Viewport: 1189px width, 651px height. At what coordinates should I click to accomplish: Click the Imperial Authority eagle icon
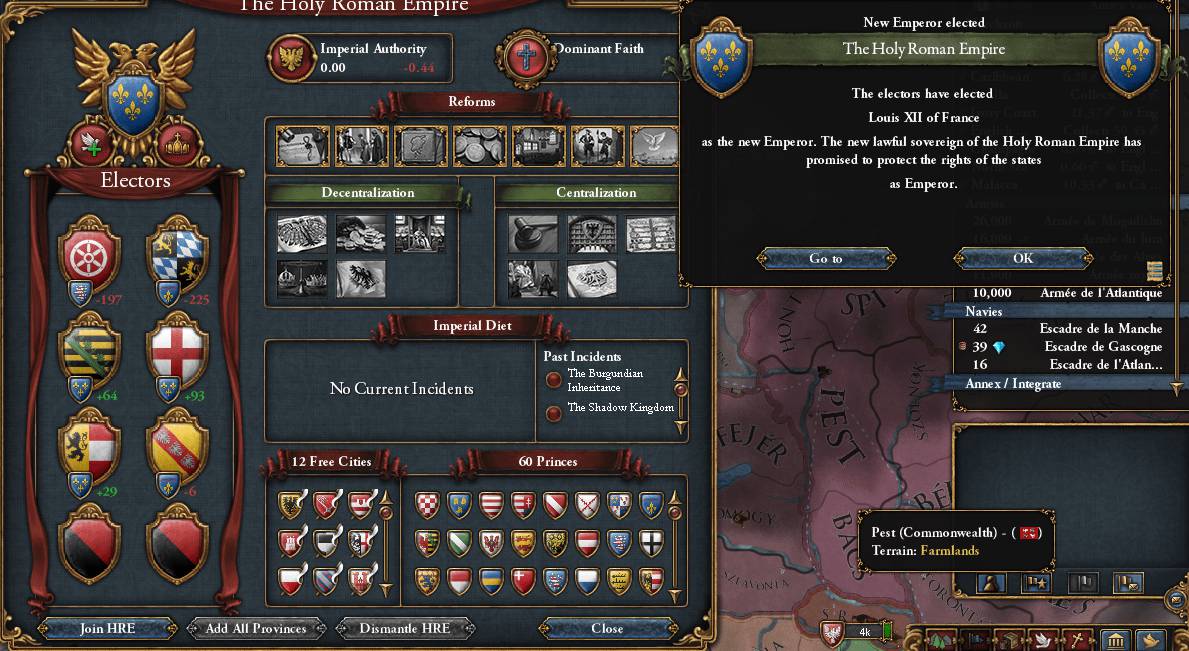pyautogui.click(x=293, y=58)
